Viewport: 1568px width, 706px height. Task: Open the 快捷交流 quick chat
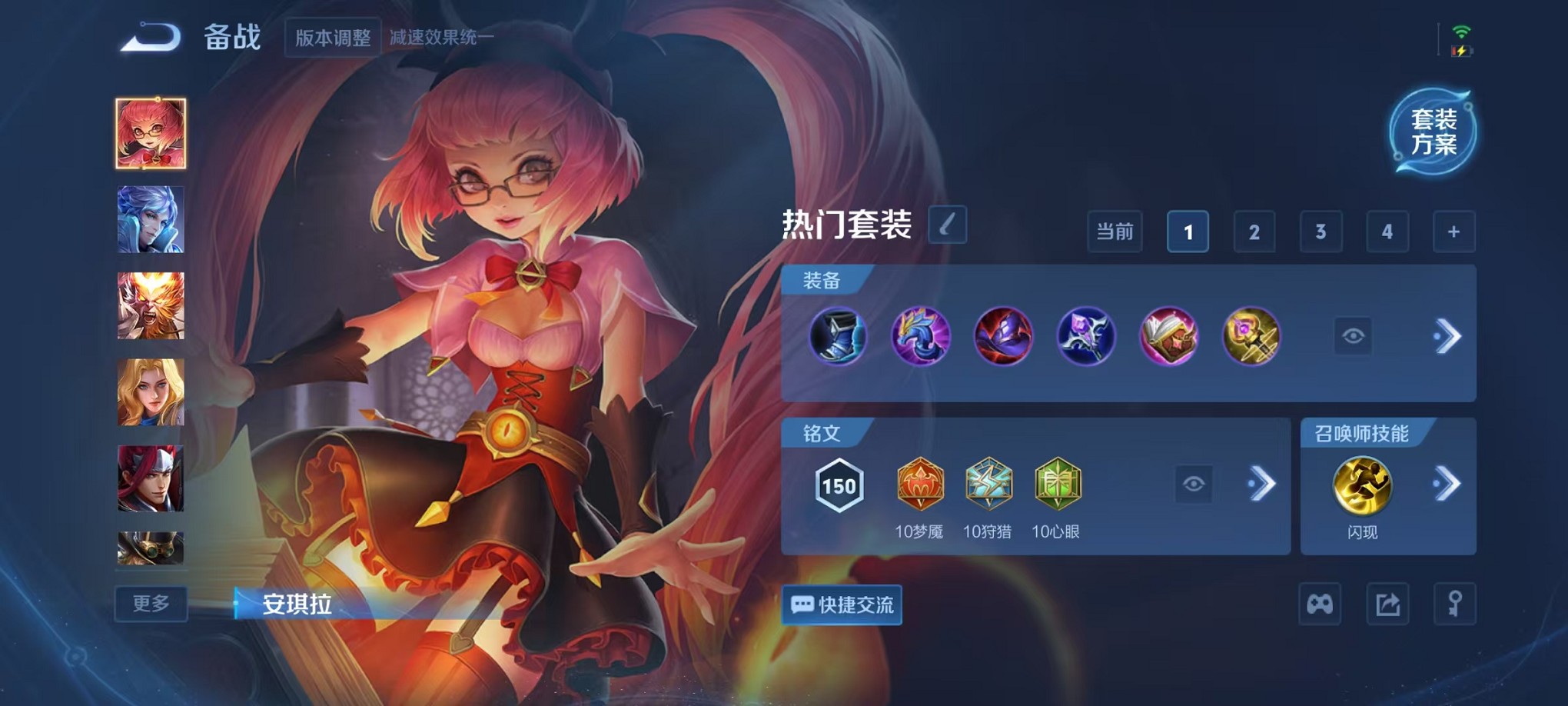tap(841, 605)
